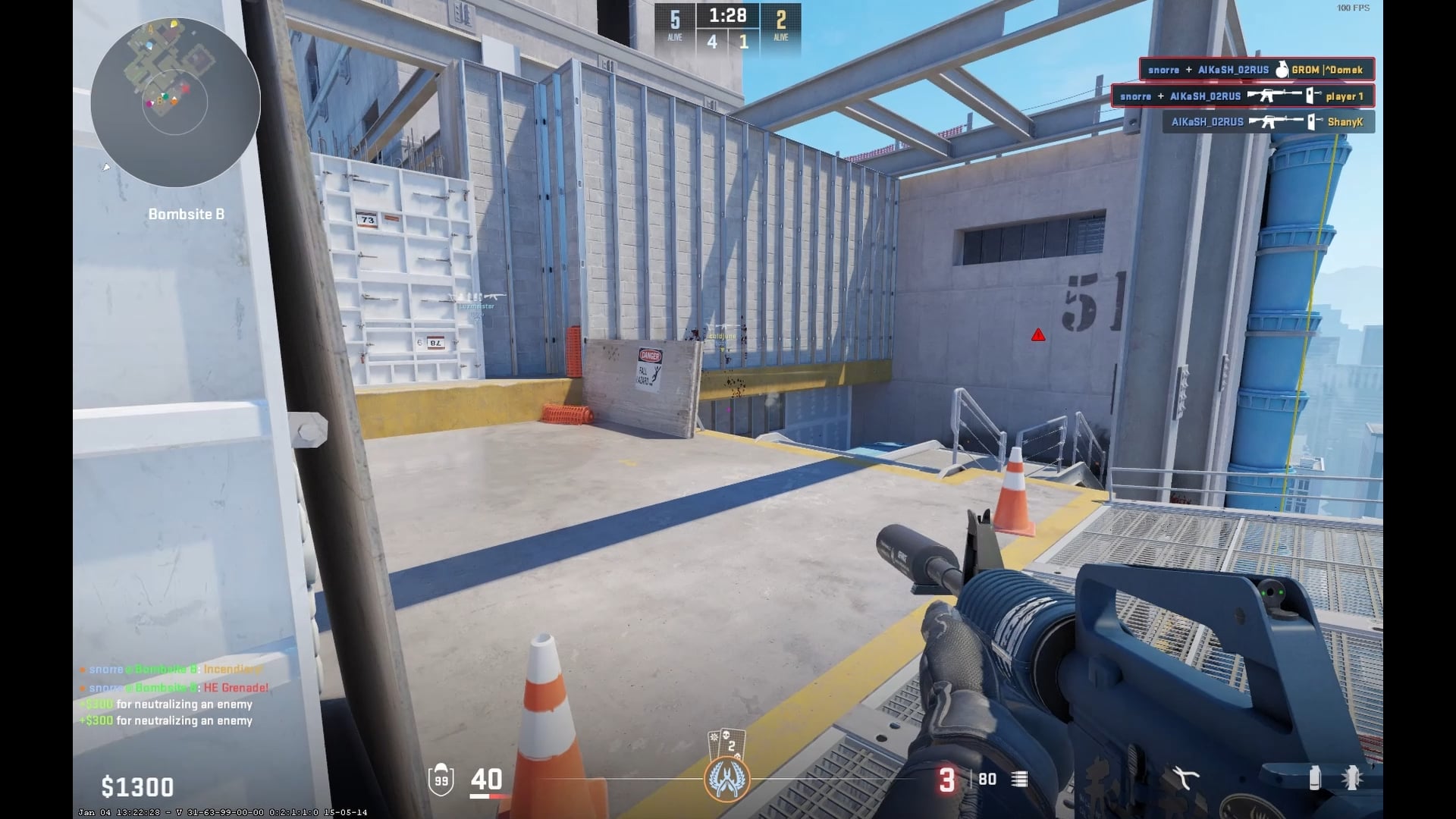Click the grenade kill icon in top kill feed entry
1456x819 pixels.
pyautogui.click(x=1281, y=70)
